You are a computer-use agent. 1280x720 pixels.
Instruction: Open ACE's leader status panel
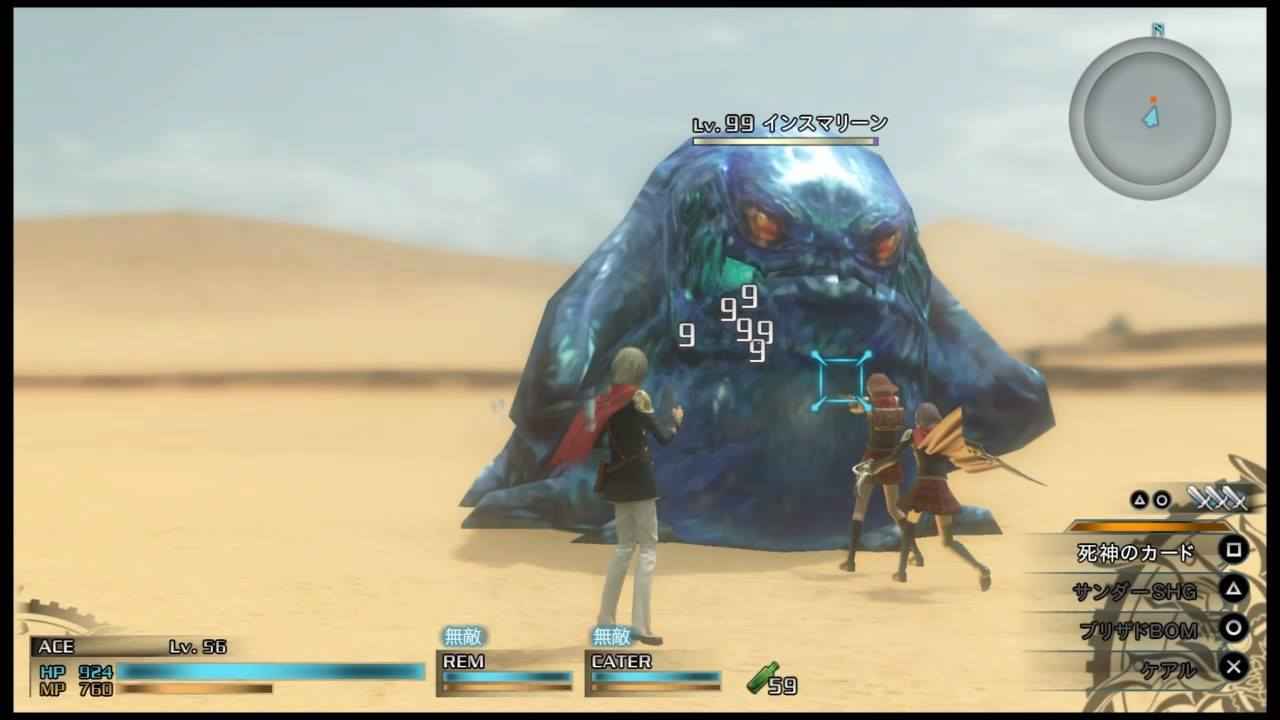pos(228,666)
